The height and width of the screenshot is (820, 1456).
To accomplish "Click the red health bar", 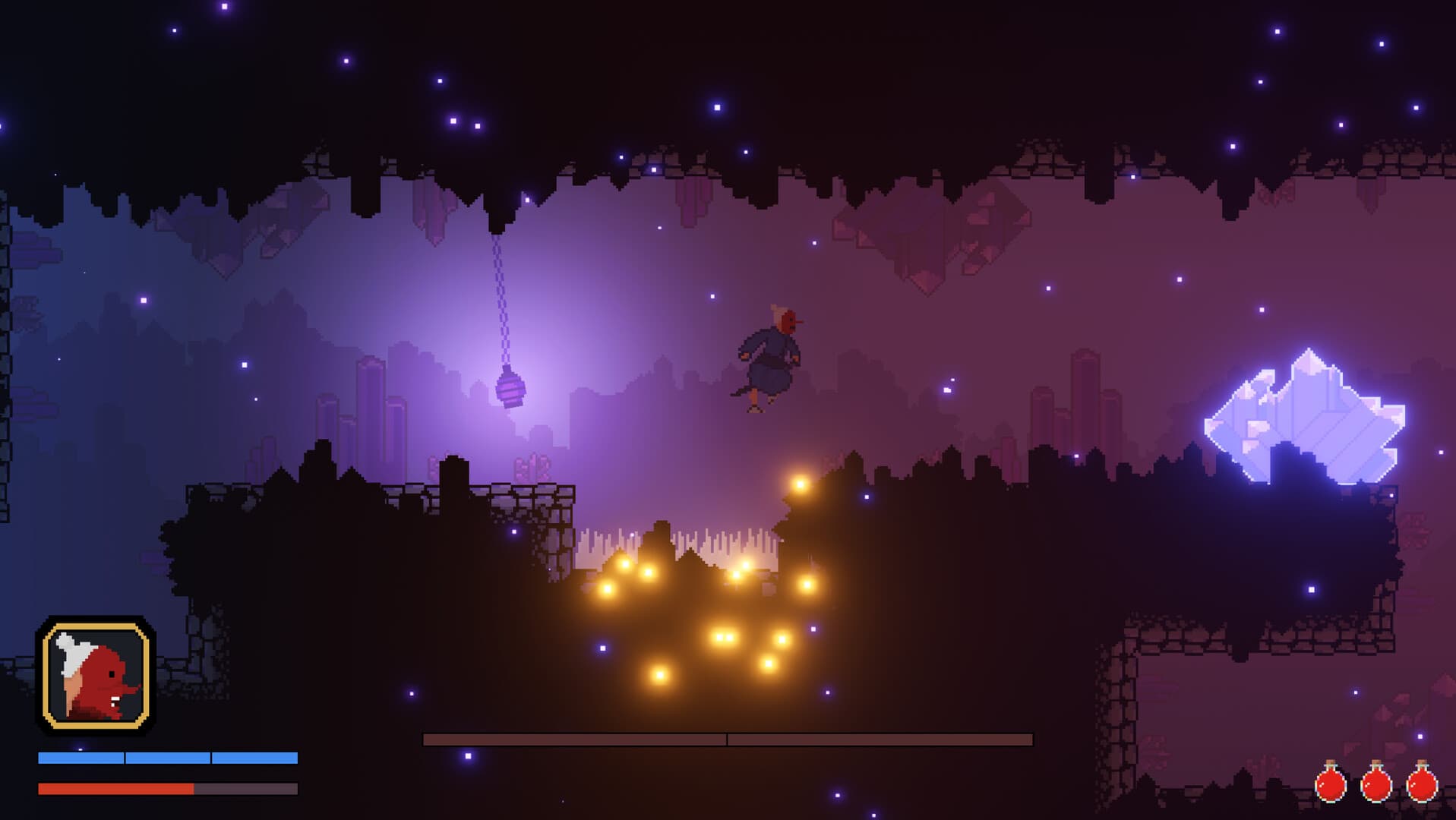I will [114, 790].
